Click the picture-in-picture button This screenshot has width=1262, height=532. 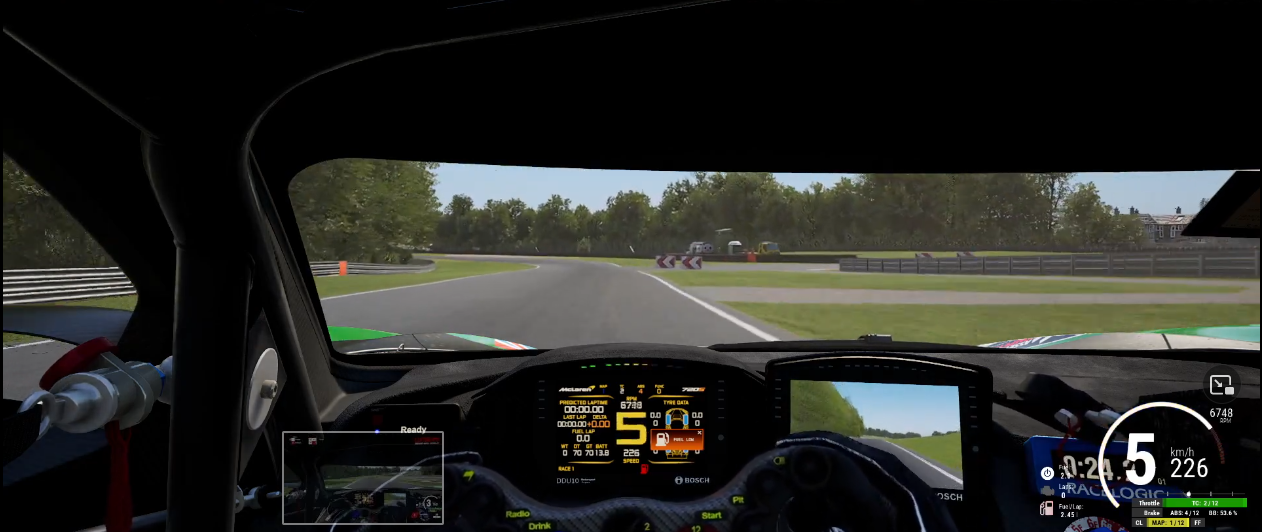pyautogui.click(x=1220, y=385)
